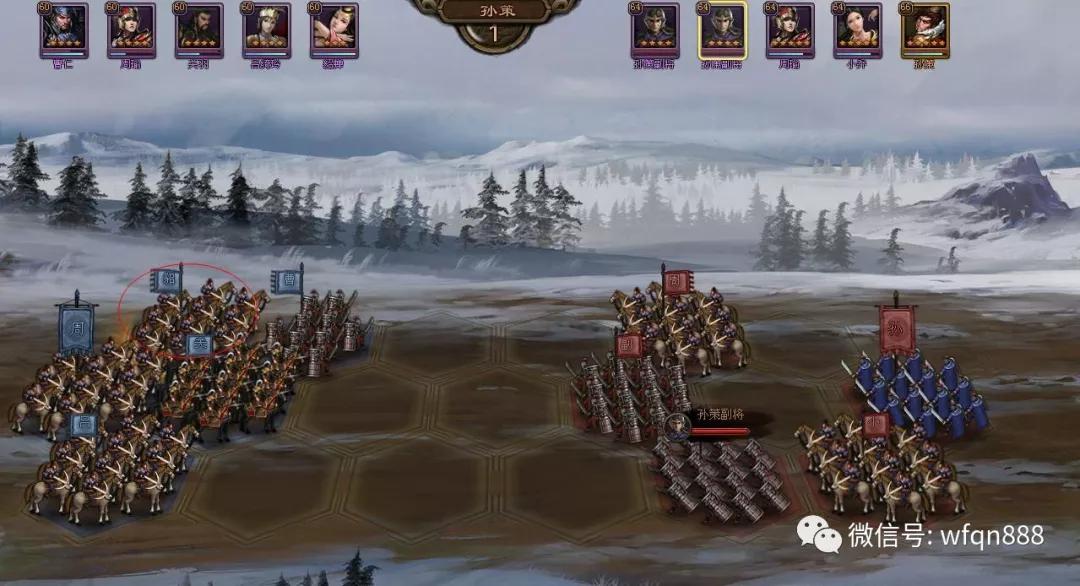
Task: Select the unhighlighted 孙策副将 portrait
Action: pos(655,28)
